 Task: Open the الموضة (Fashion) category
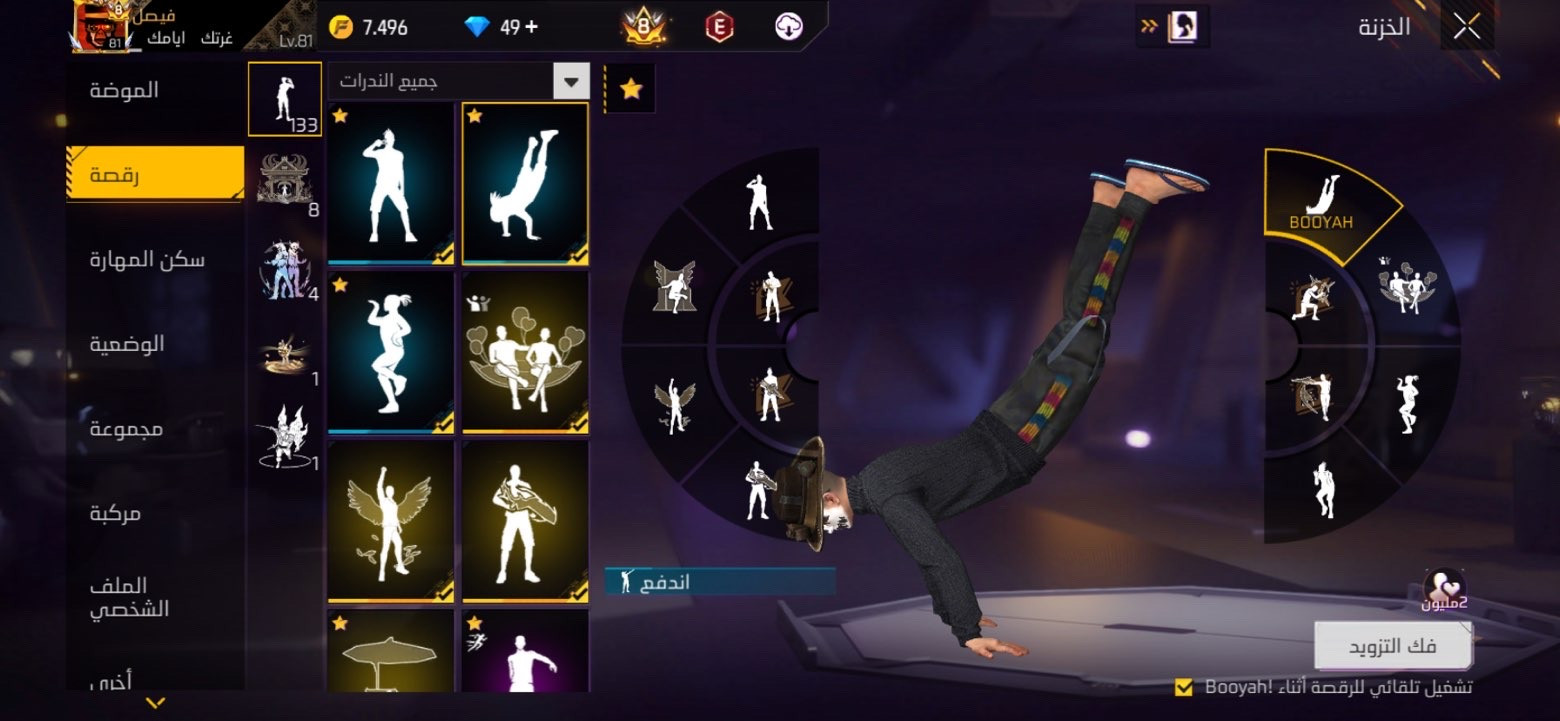pos(124,90)
